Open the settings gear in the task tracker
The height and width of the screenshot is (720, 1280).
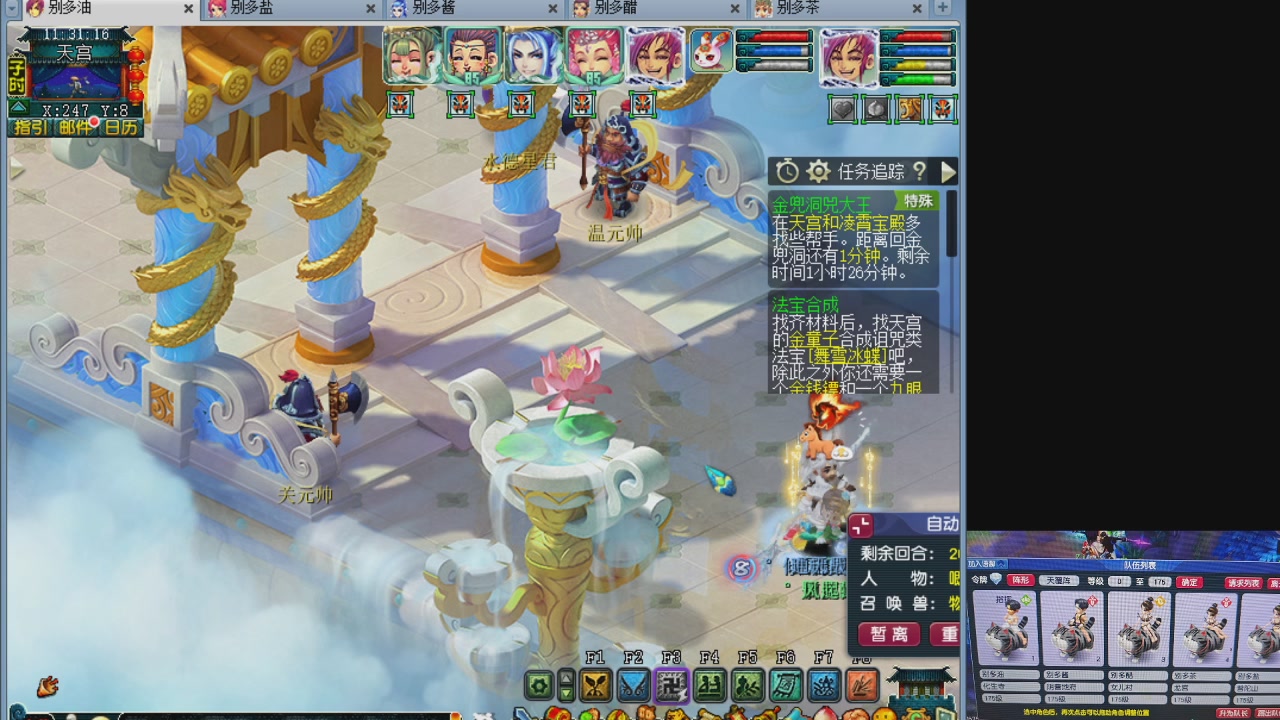[819, 171]
